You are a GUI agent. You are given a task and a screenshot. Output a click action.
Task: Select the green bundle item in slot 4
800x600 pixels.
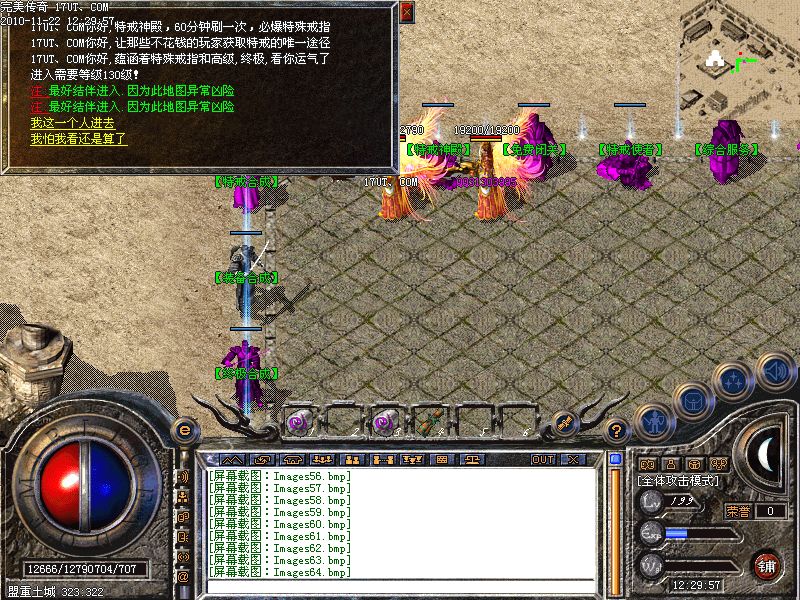pos(432,422)
